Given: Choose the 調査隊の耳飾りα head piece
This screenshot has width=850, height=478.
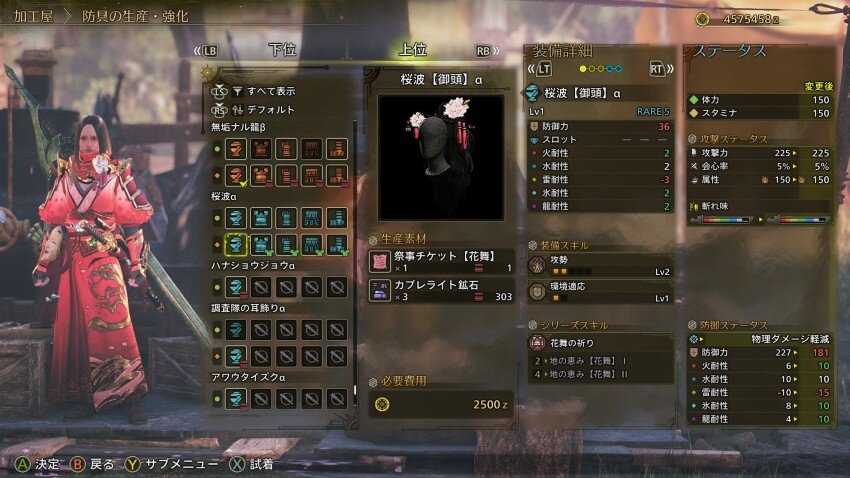Looking at the screenshot, I should (236, 329).
